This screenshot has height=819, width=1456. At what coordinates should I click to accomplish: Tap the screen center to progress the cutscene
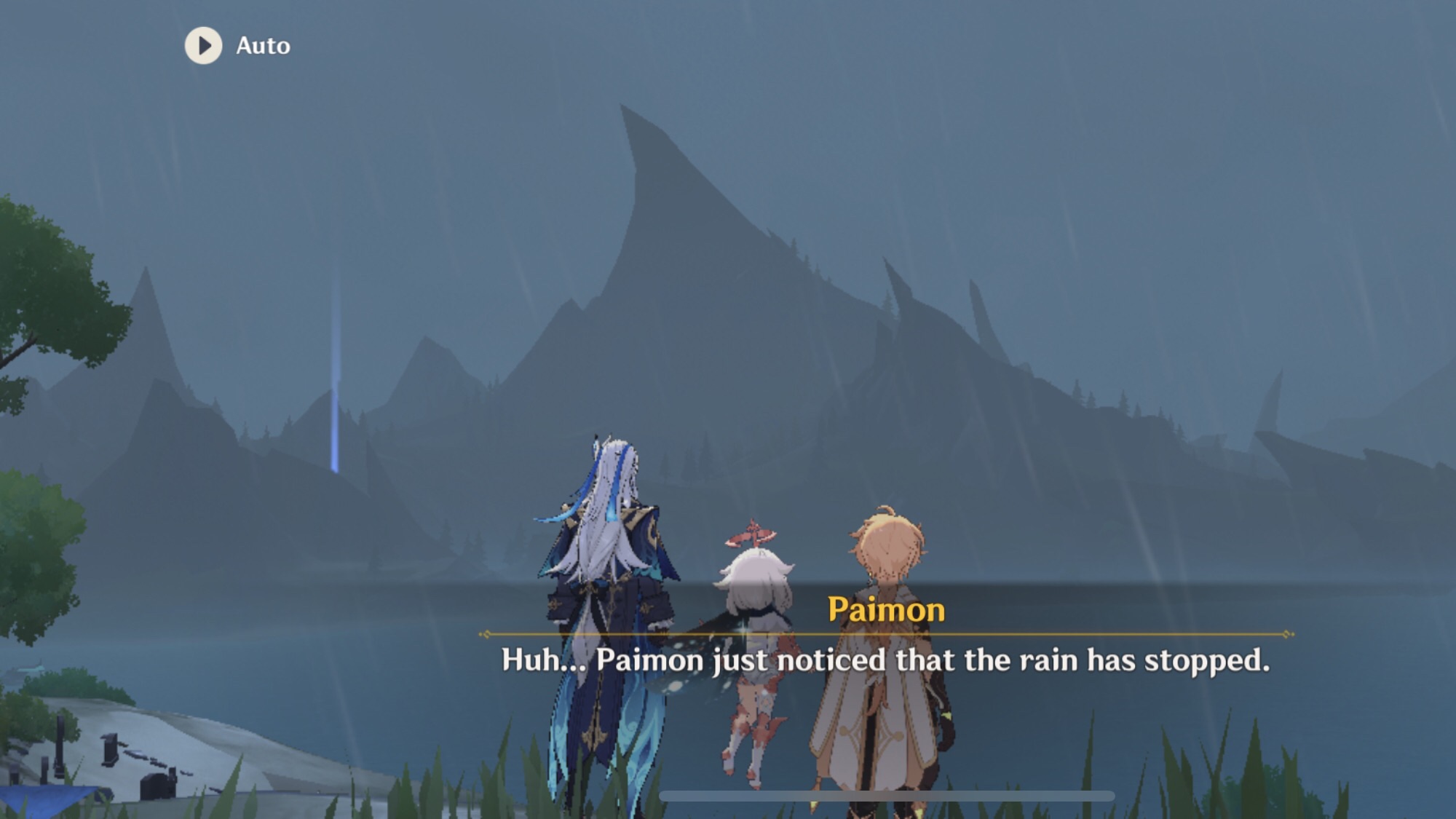[x=728, y=408]
